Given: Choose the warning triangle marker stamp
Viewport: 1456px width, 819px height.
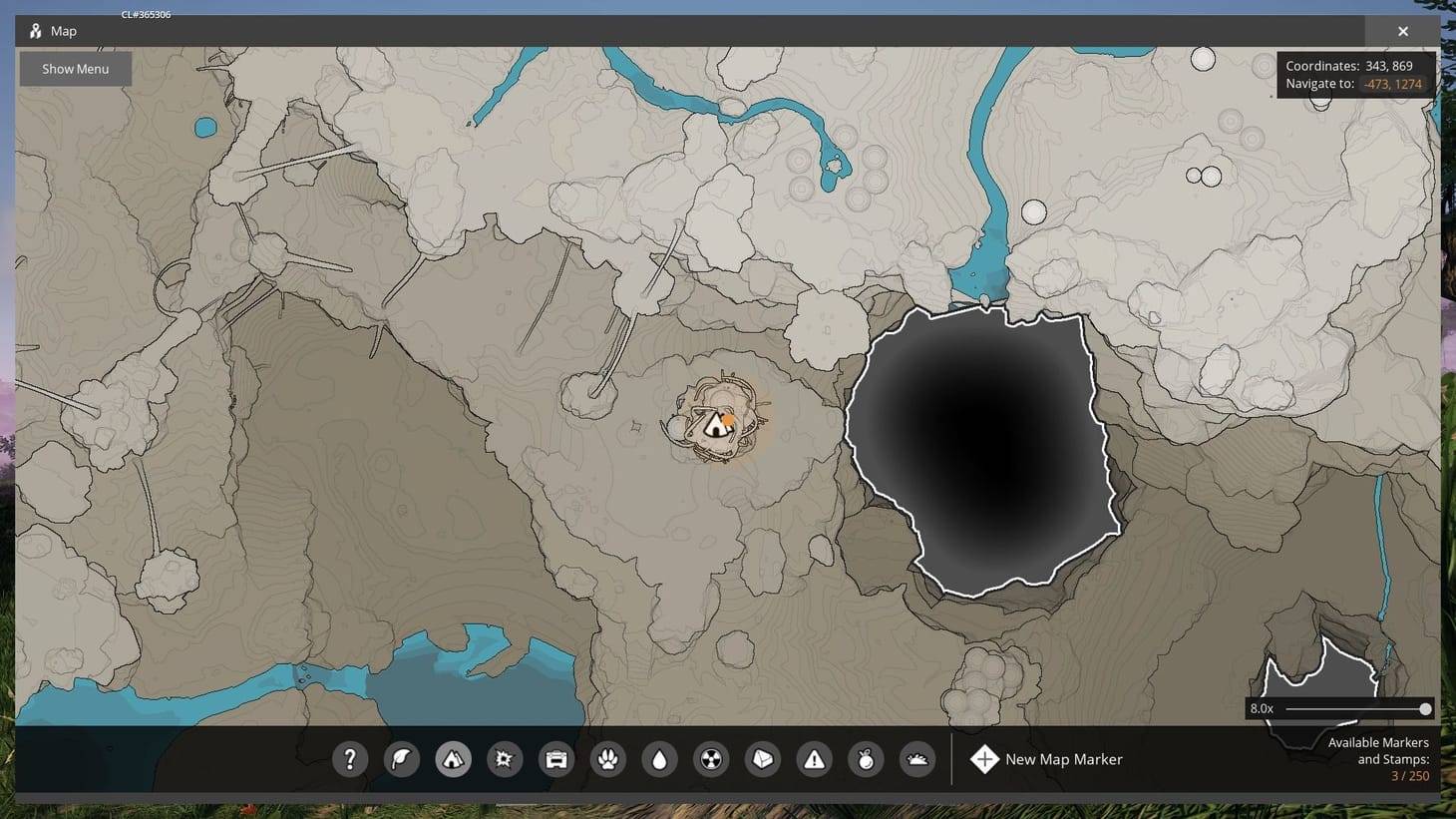Looking at the screenshot, I should (815, 759).
